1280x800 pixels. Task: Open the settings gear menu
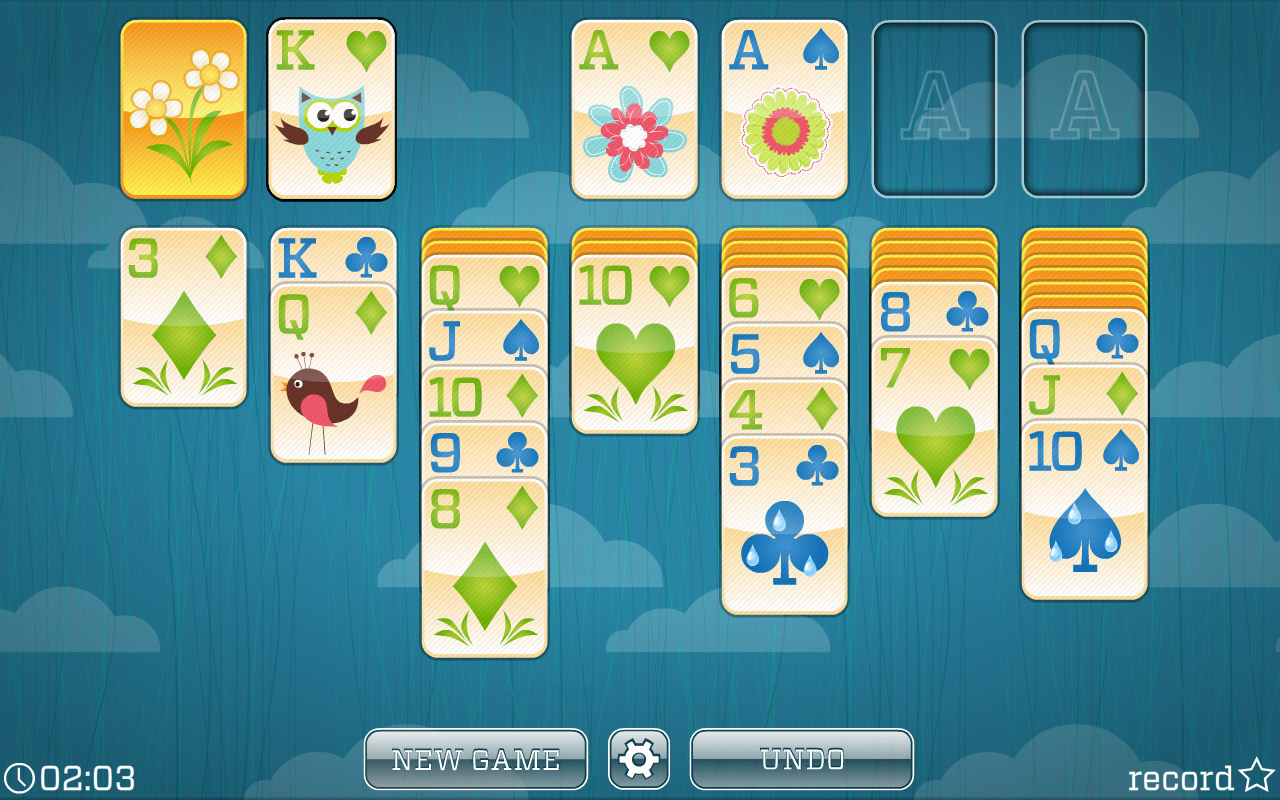[x=639, y=759]
